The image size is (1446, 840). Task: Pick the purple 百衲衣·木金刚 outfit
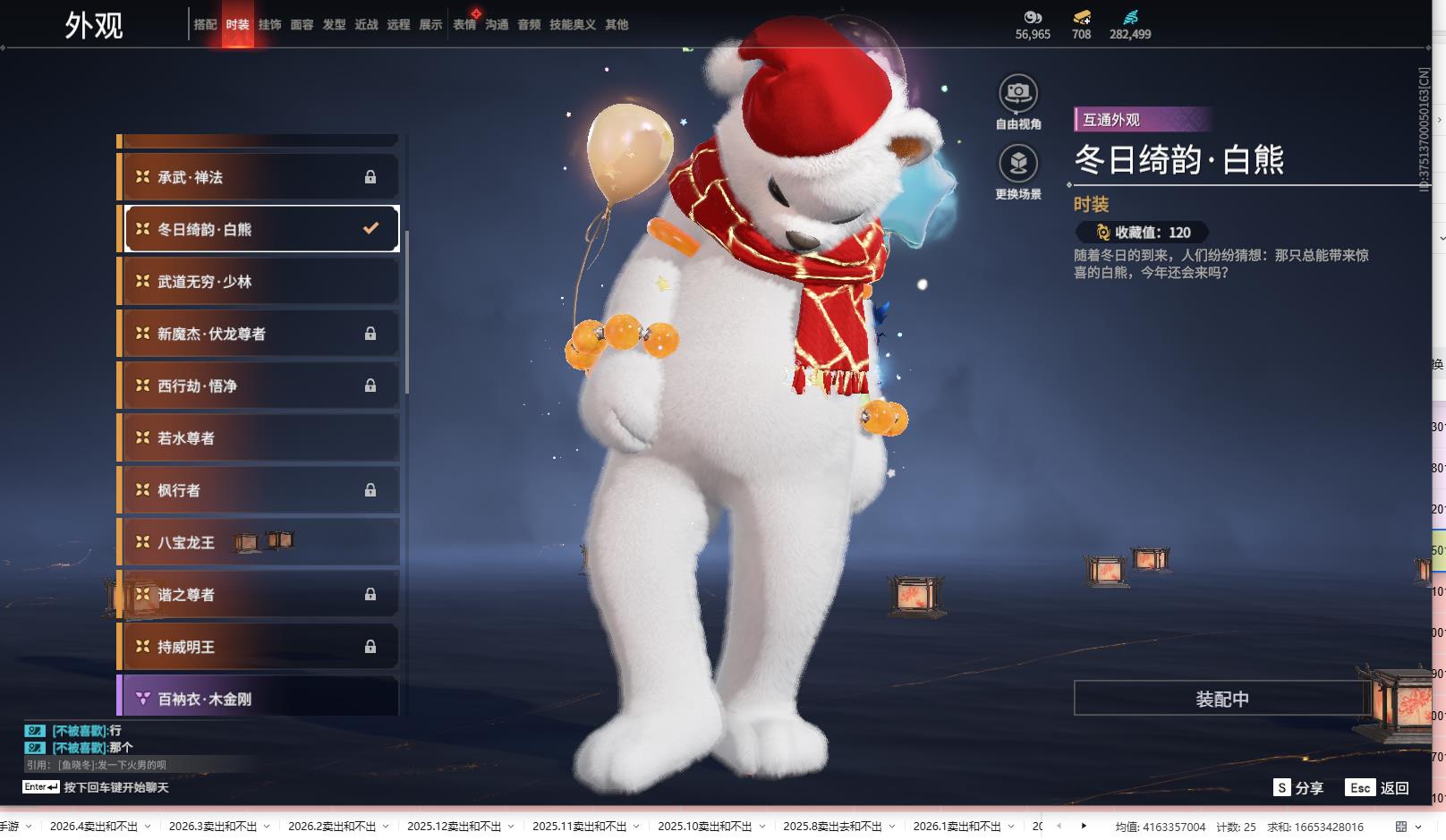[259, 698]
